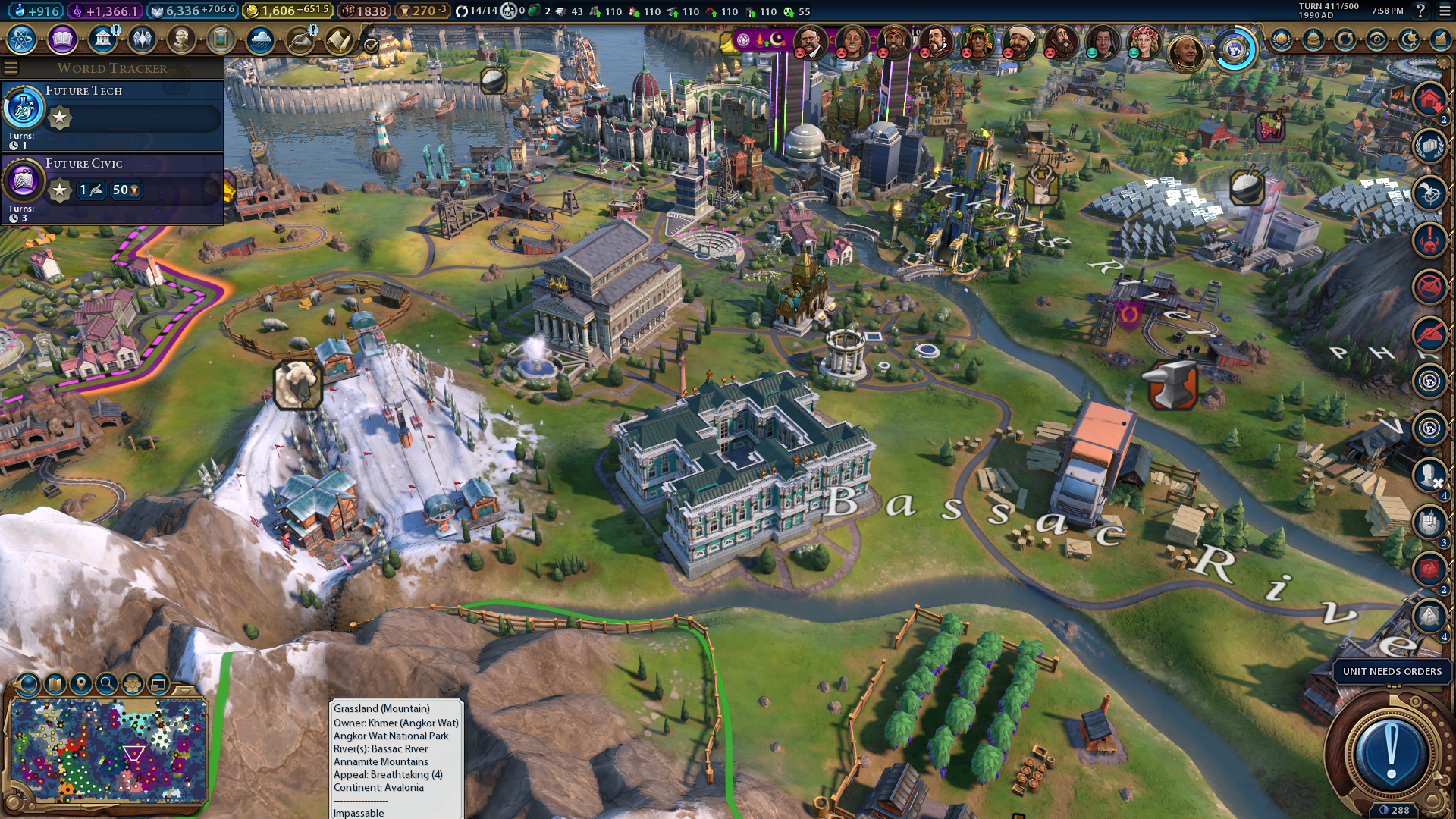Open diplomacy with the flower-crowned leader
This screenshot has width=1456, height=819.
[x=1143, y=42]
